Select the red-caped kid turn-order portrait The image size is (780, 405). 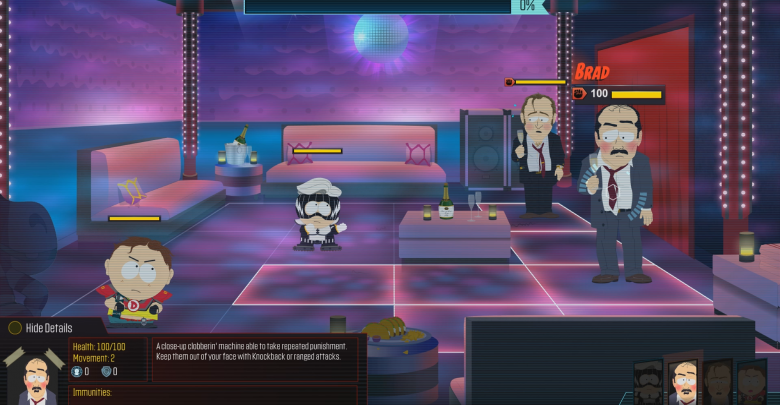pyautogui.click(x=752, y=384)
